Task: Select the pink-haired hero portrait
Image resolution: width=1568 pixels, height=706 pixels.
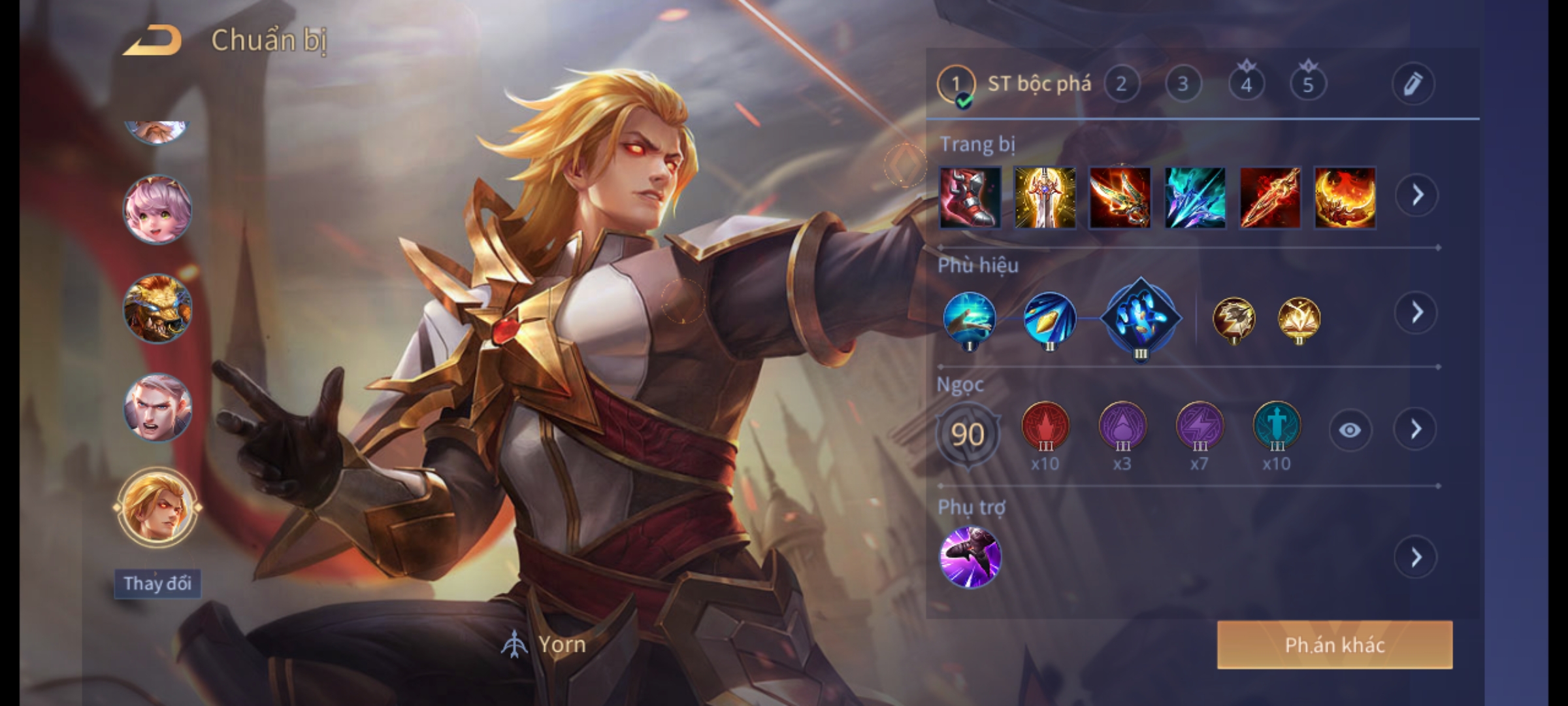Action: coord(157,210)
